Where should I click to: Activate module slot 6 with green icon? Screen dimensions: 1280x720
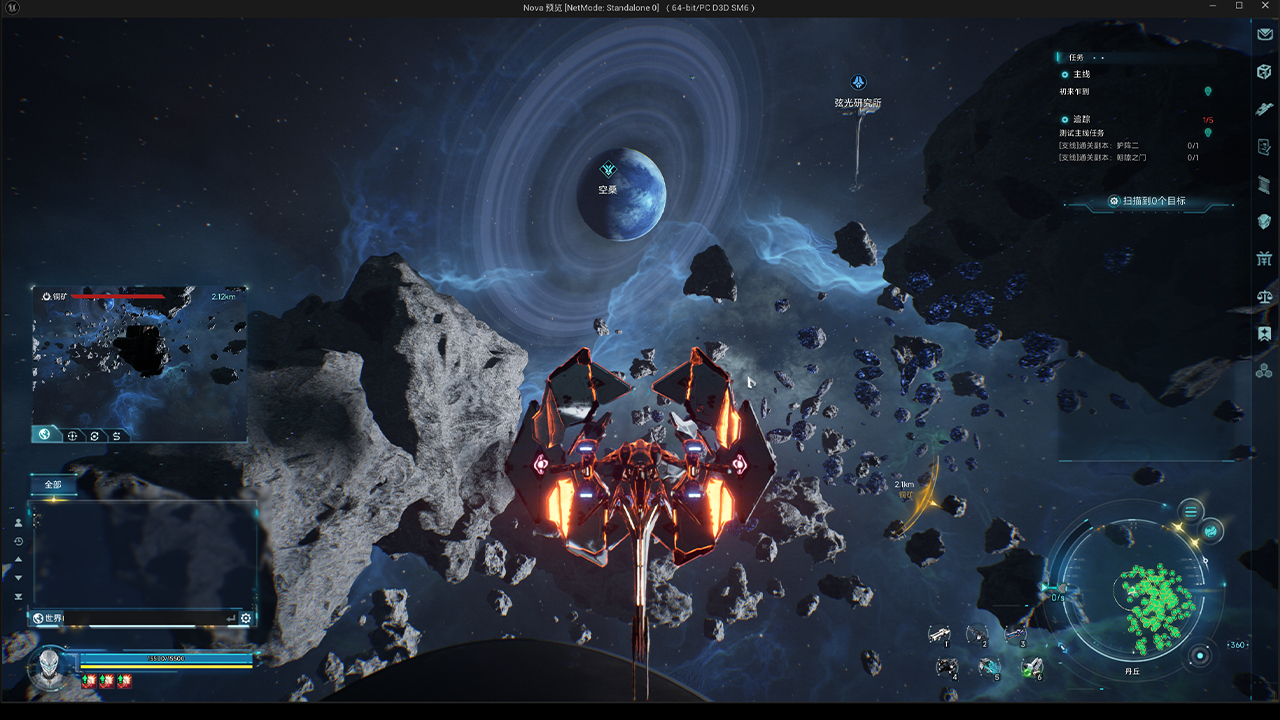1033,667
